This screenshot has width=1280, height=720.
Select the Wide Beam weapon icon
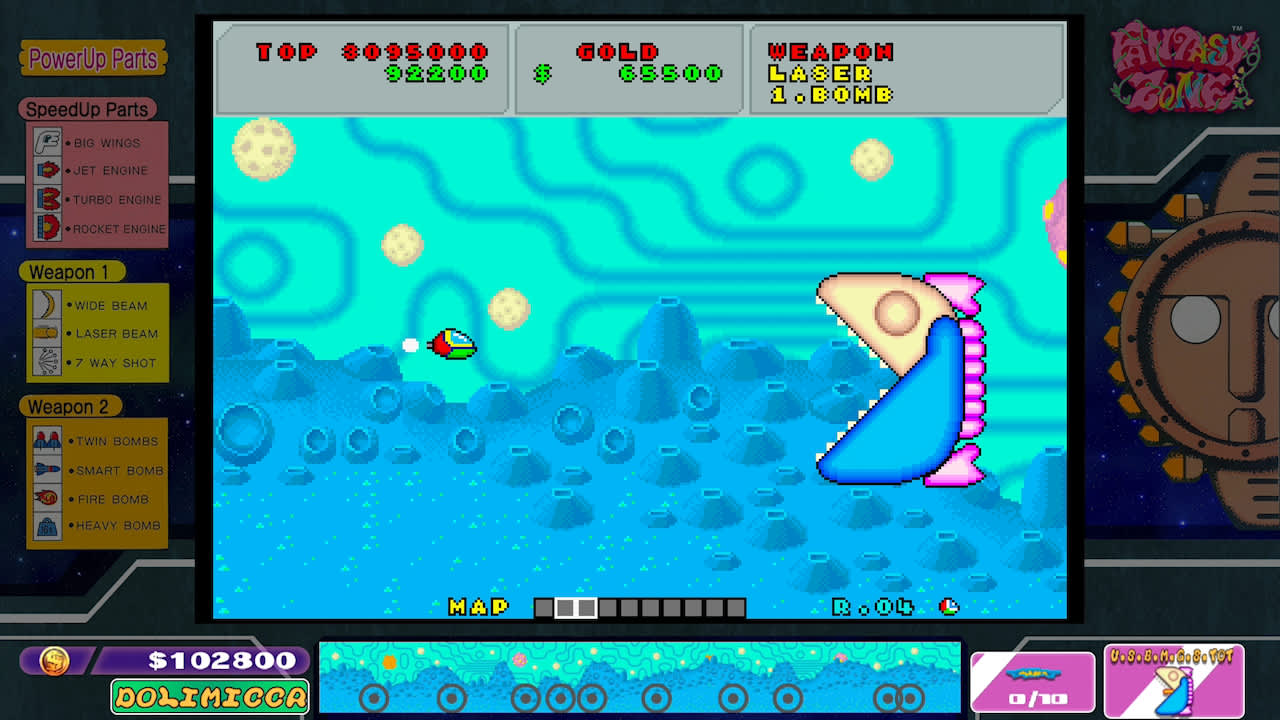click(x=45, y=305)
